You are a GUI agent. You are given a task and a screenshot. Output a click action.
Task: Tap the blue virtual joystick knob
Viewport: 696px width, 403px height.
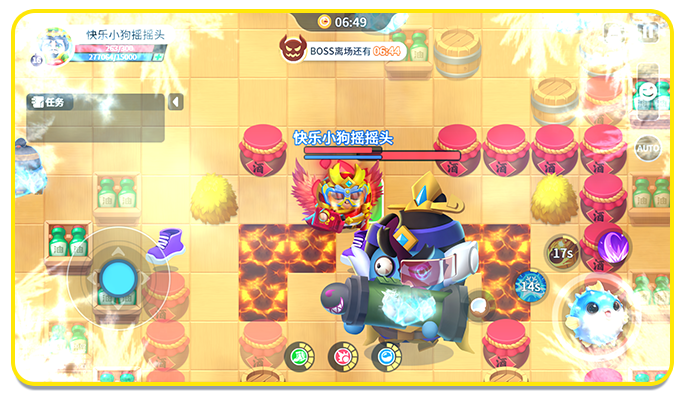coord(117,275)
